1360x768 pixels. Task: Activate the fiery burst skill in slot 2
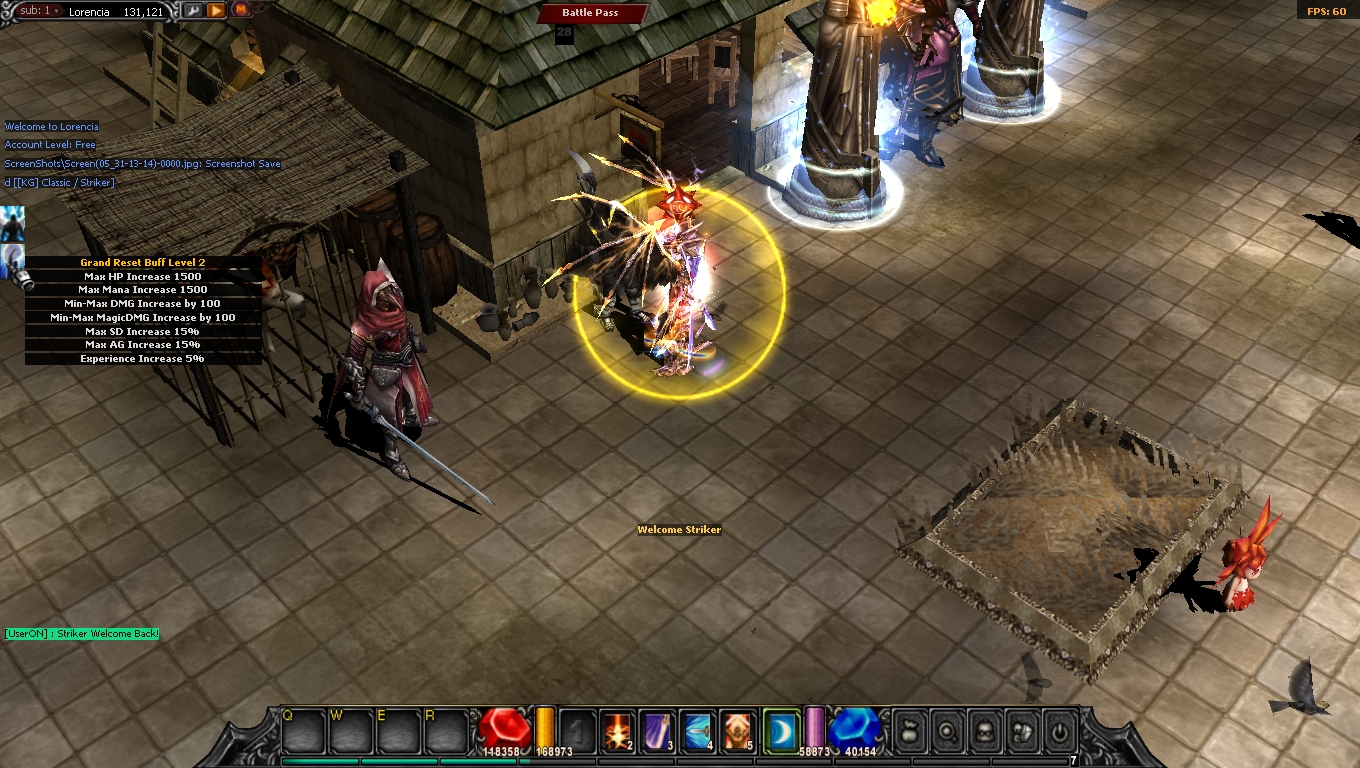tap(618, 731)
